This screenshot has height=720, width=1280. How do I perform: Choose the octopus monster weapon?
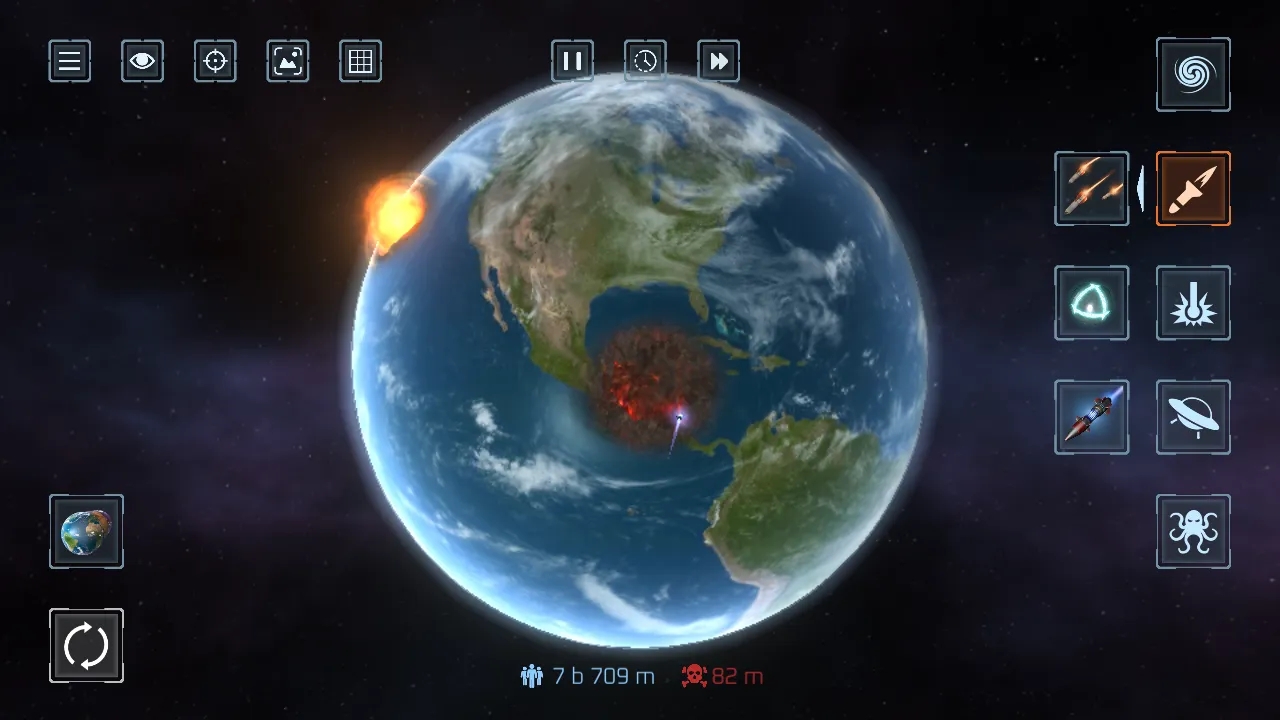tap(1193, 531)
